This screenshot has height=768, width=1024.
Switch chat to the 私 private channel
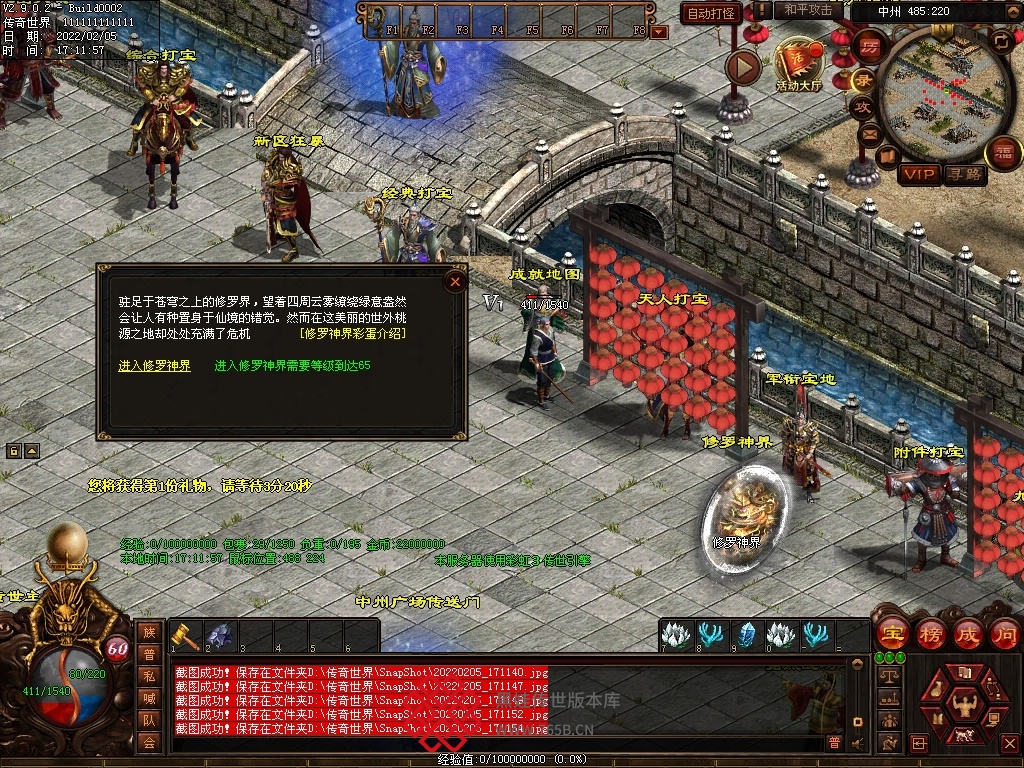pyautogui.click(x=149, y=676)
